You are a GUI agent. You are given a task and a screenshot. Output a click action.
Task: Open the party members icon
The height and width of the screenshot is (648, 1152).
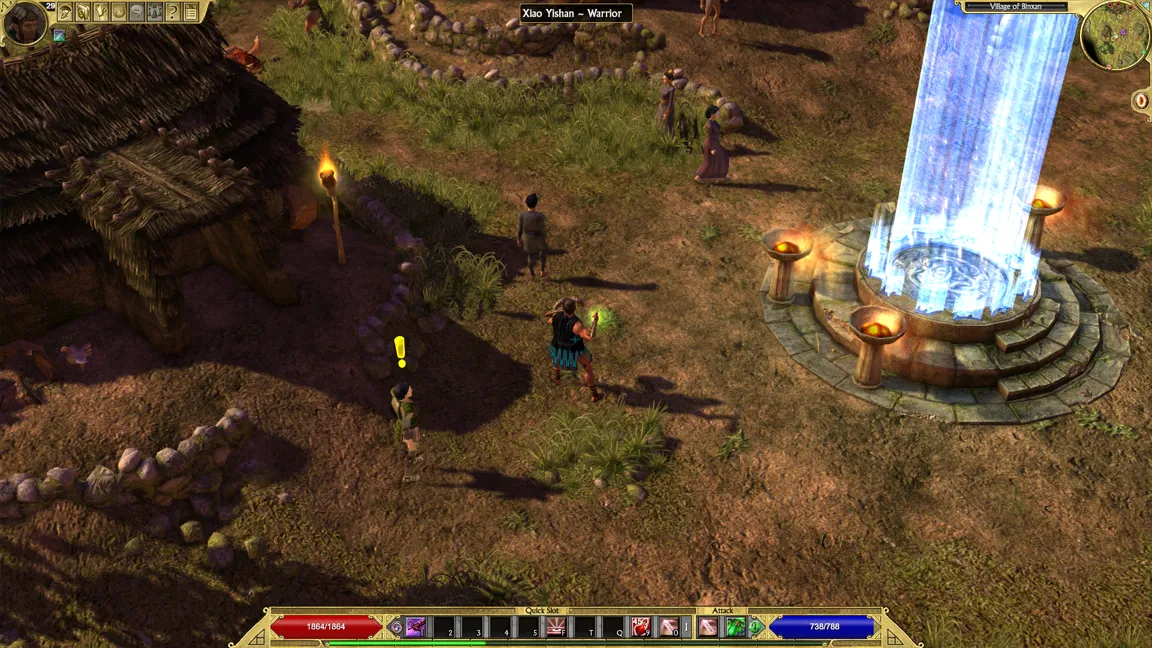(155, 12)
